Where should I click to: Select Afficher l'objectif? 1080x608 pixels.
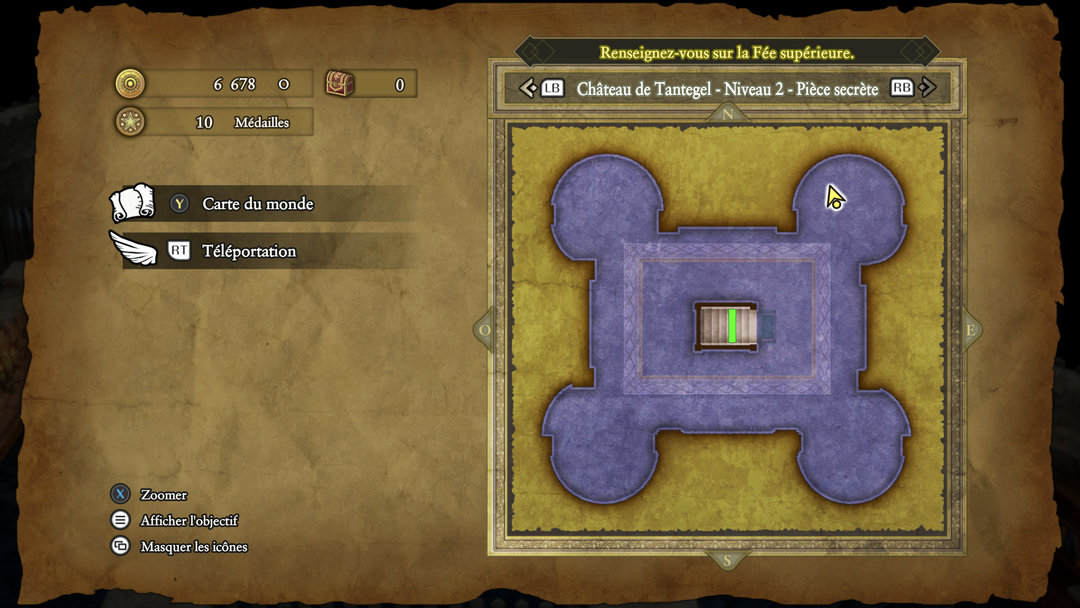click(188, 521)
